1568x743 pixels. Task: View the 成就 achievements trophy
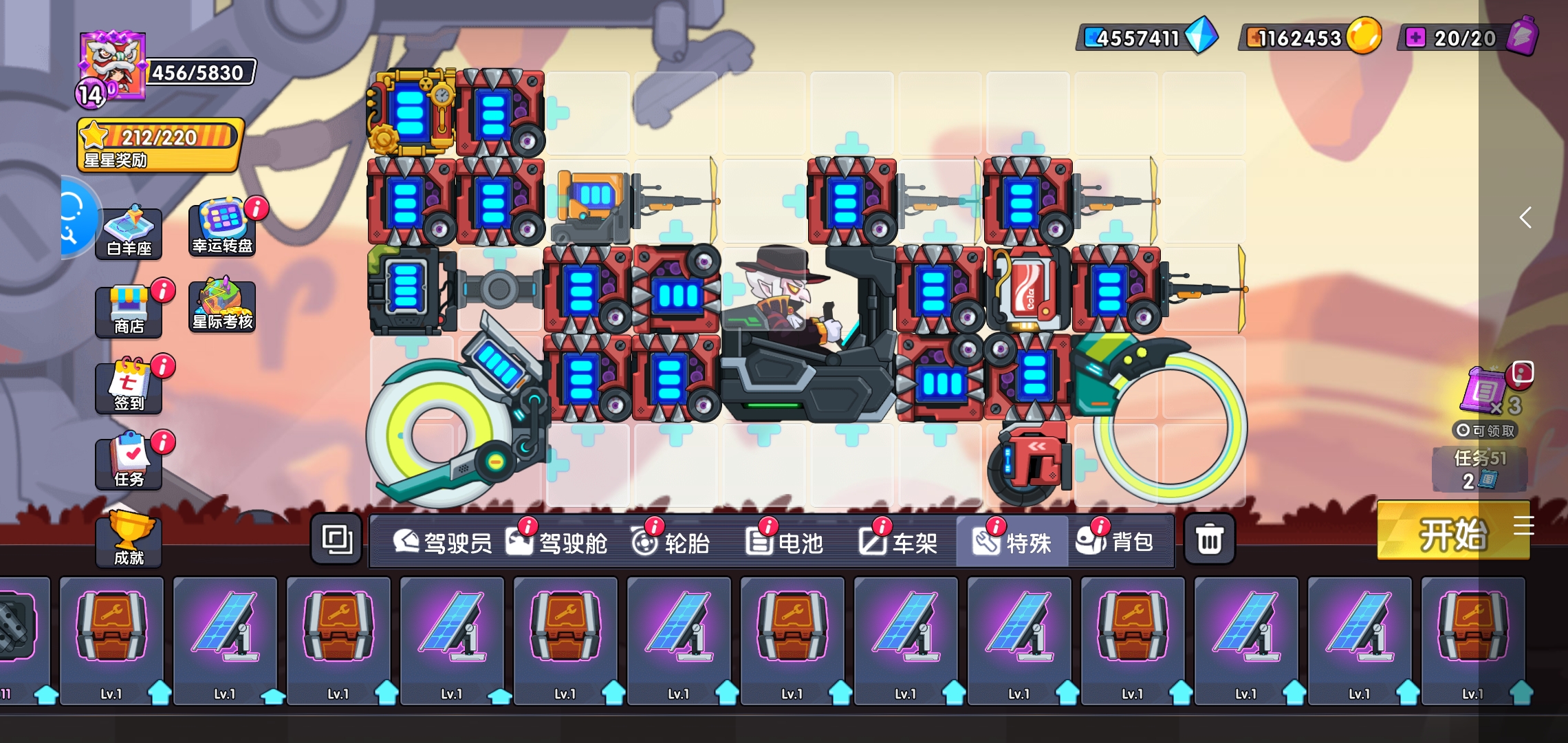coord(129,540)
